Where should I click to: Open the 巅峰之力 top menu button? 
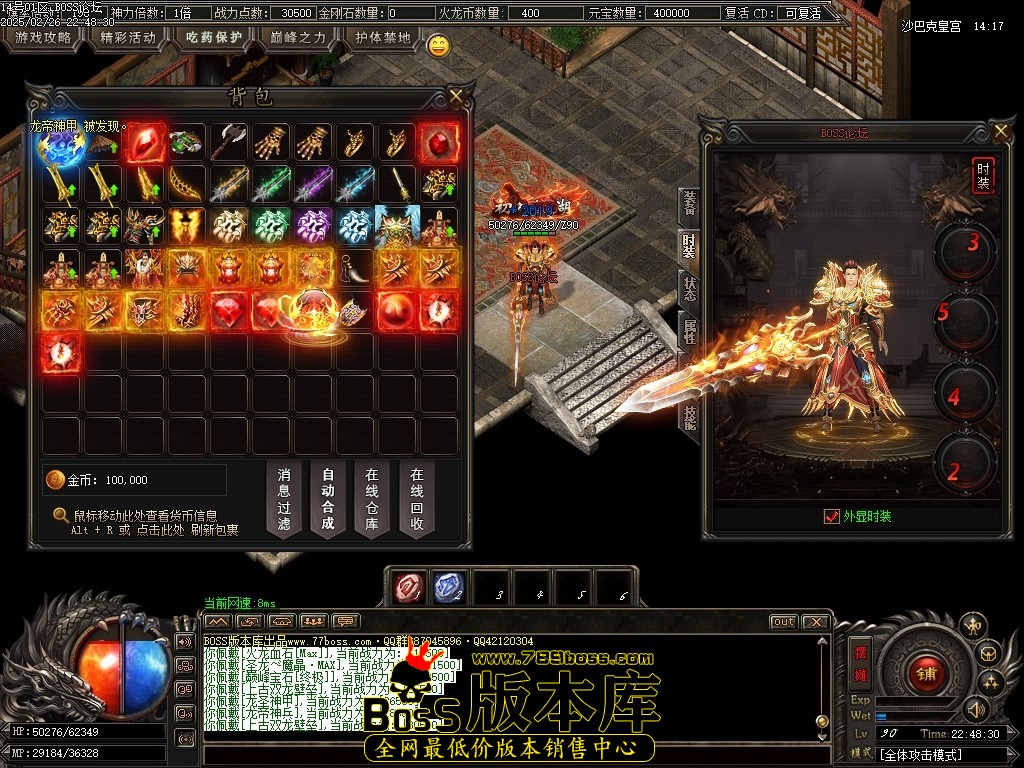point(298,38)
